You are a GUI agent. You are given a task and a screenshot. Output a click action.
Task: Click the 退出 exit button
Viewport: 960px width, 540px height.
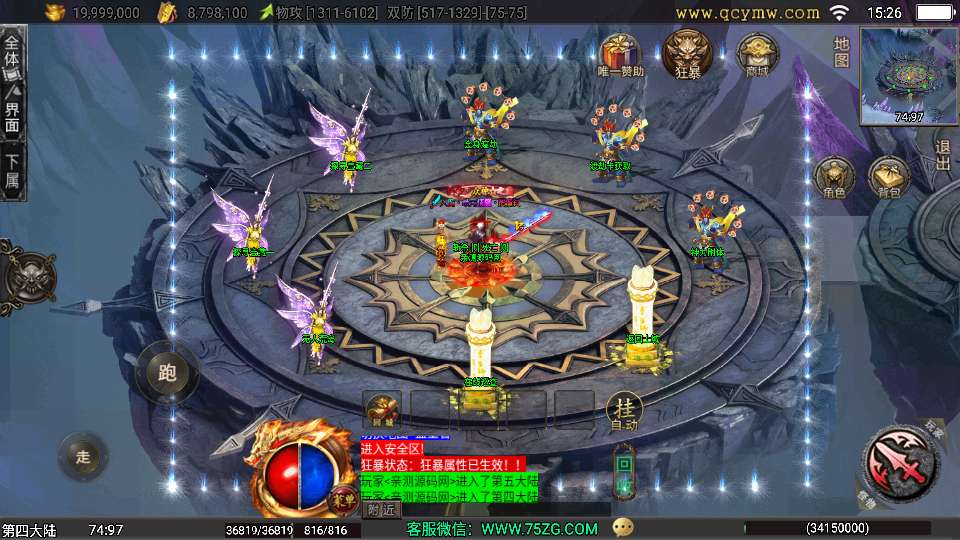(x=942, y=156)
